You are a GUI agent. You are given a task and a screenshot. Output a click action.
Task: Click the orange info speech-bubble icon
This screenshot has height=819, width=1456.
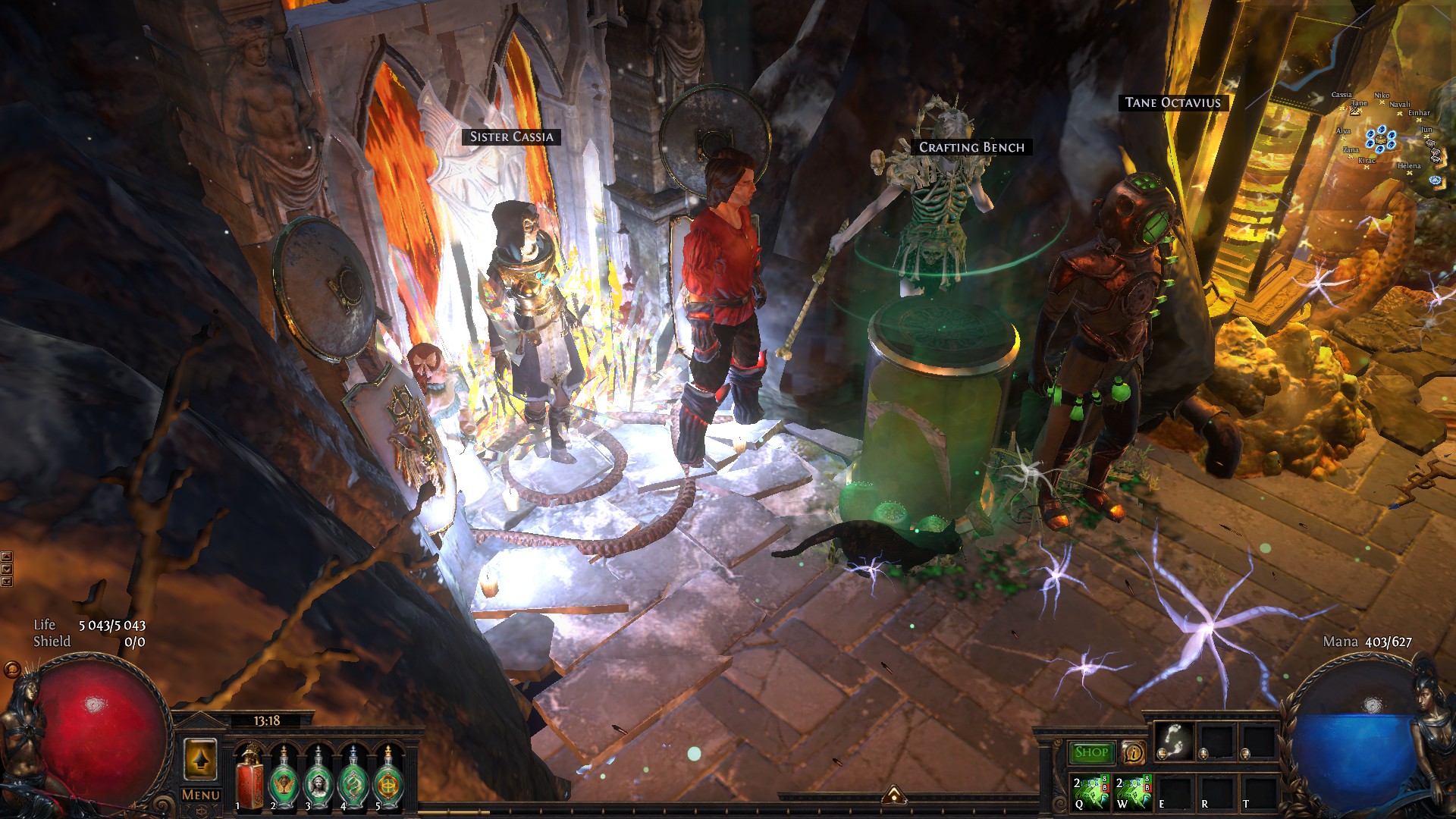[x=1133, y=752]
